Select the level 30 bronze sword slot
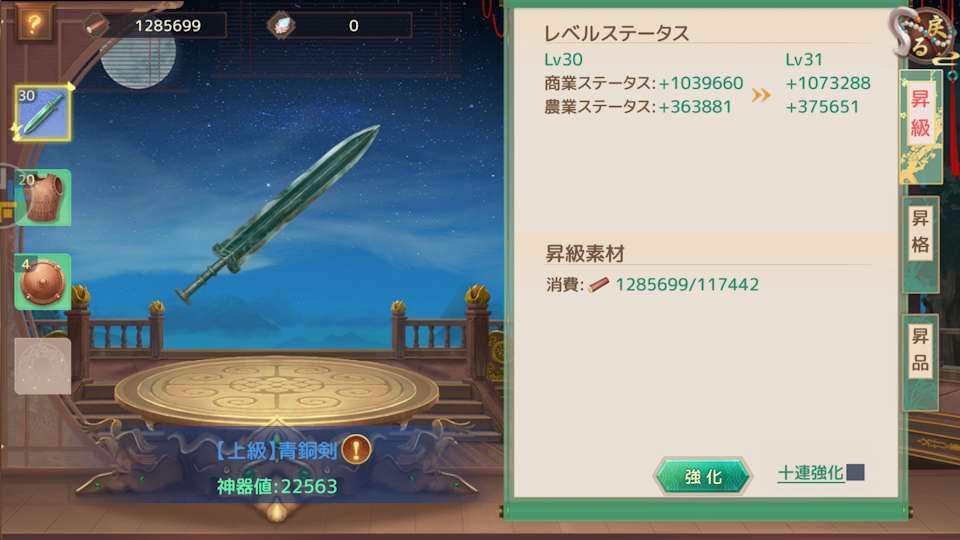This screenshot has height=540, width=960. [42, 113]
